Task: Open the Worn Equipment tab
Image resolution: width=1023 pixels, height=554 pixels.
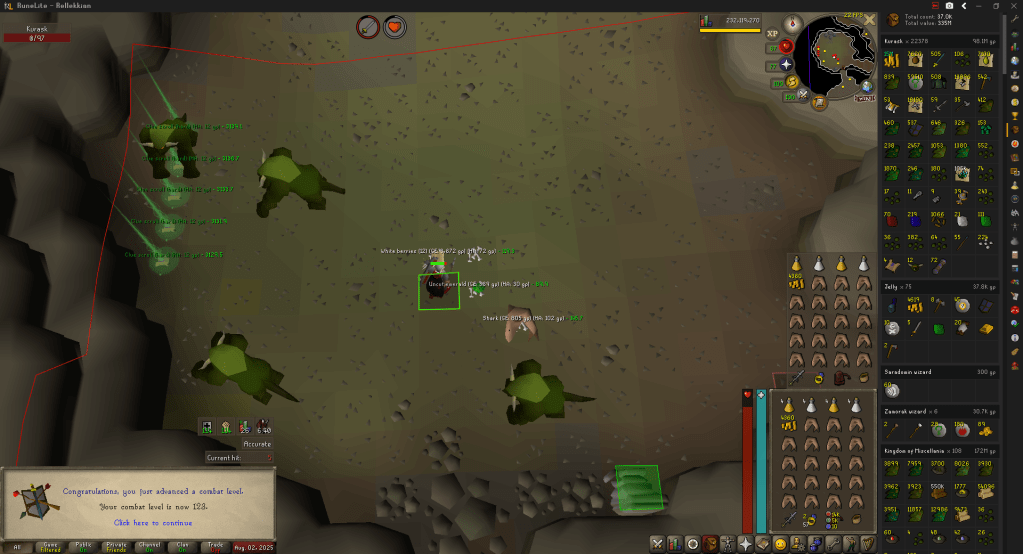Action: pos(727,544)
